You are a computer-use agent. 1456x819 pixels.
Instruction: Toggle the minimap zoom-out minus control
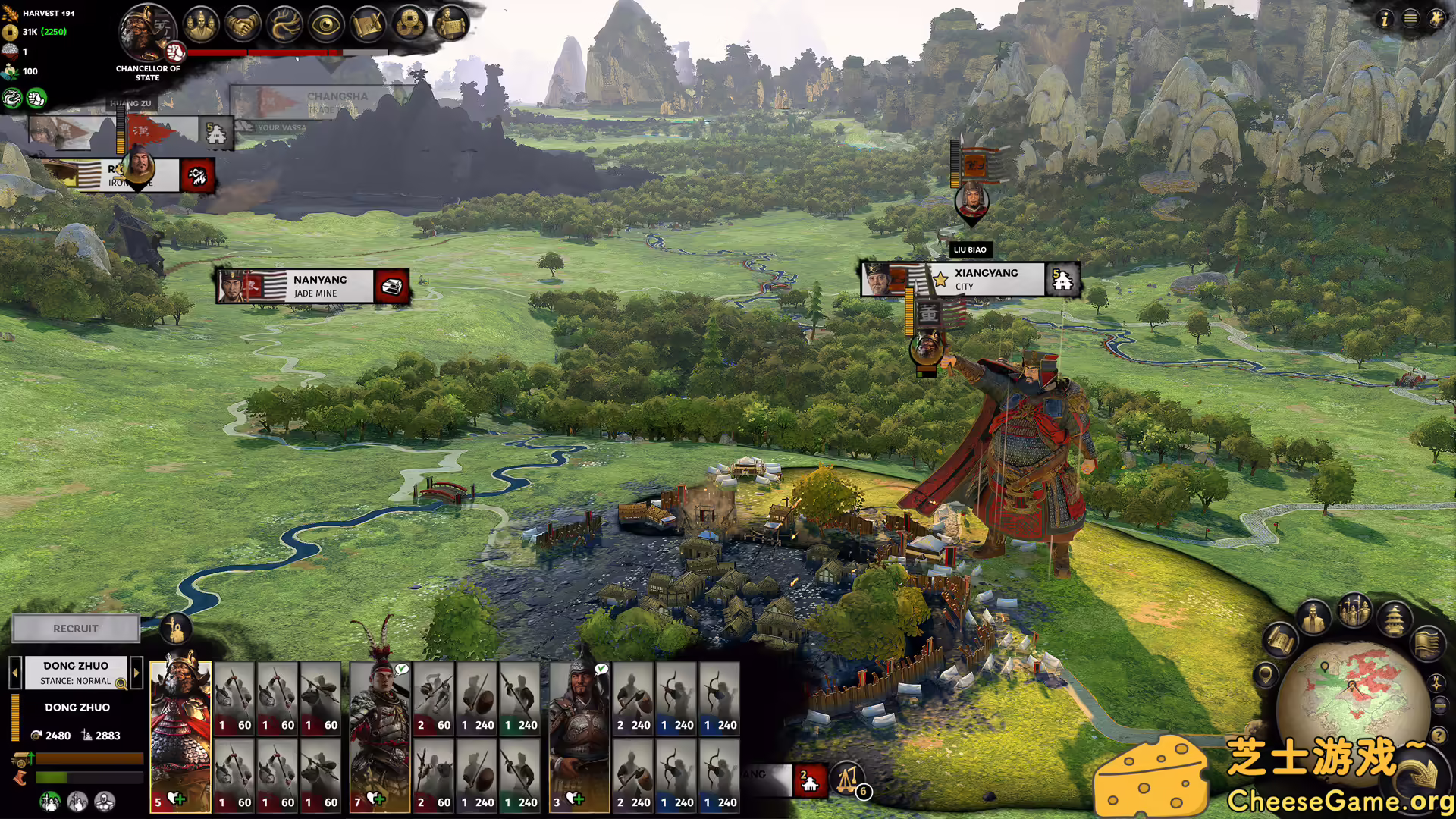coord(1439,704)
